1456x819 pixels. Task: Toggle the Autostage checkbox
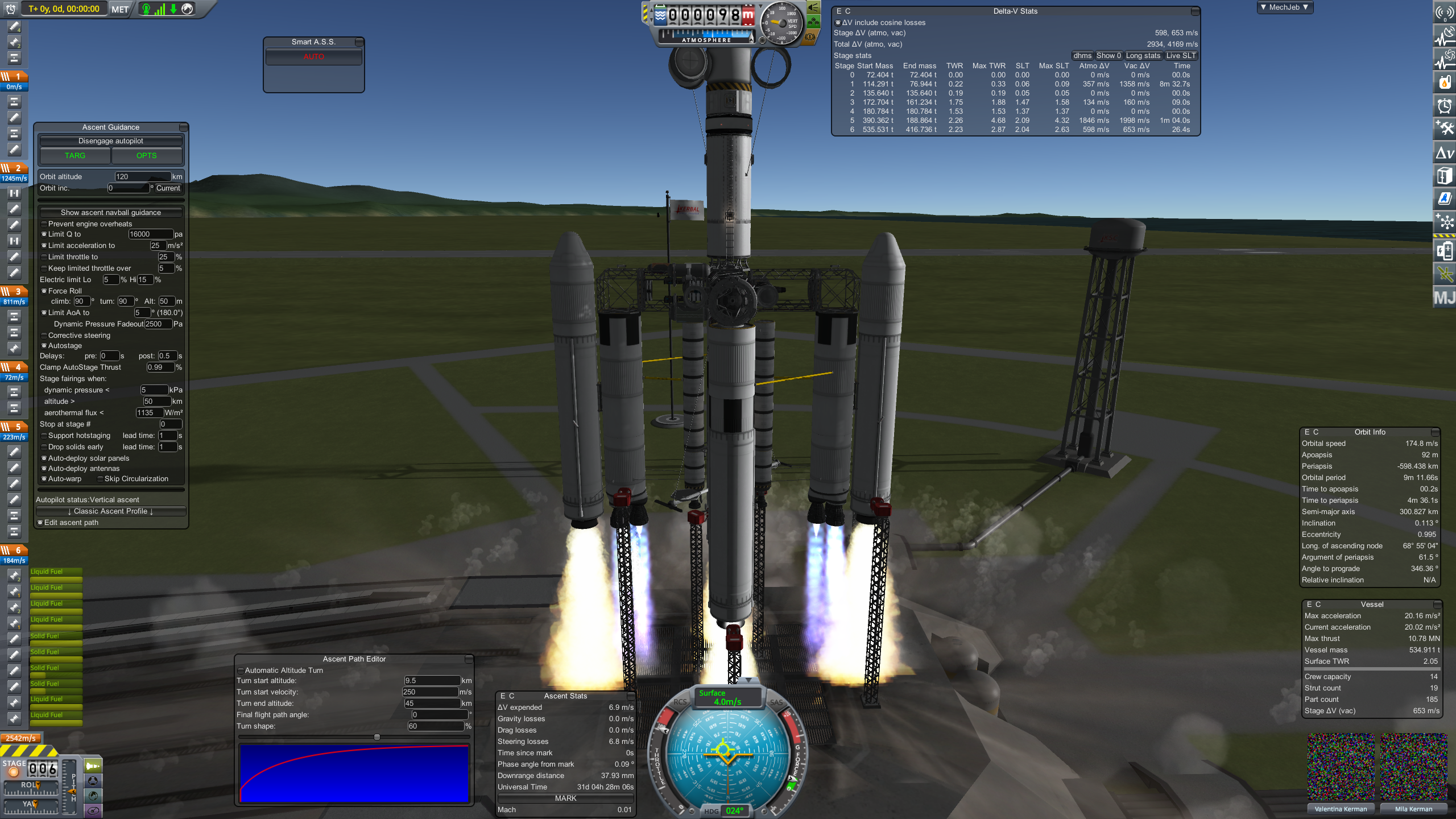(x=44, y=346)
